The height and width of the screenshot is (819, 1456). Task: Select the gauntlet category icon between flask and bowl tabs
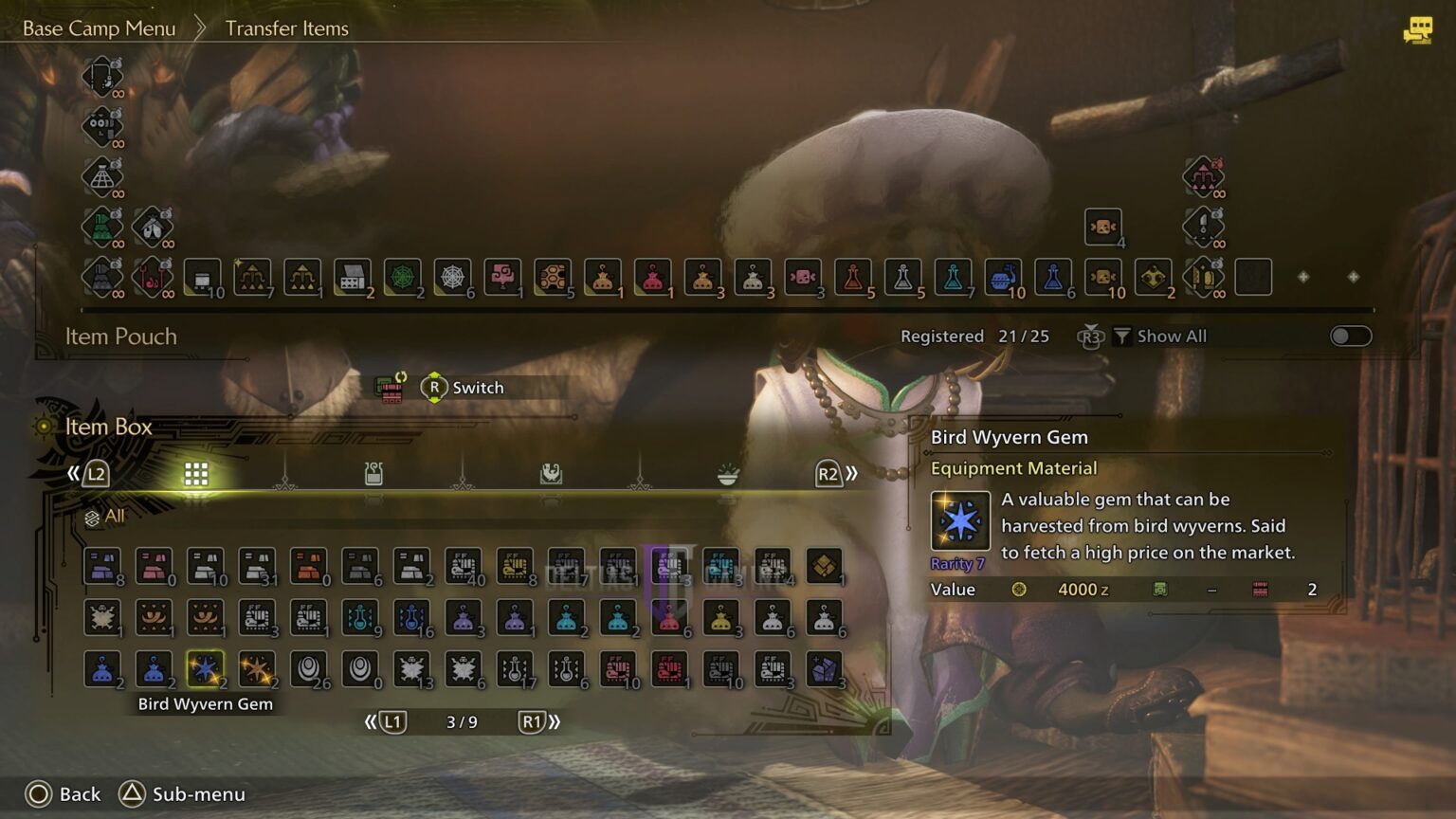coord(550,473)
